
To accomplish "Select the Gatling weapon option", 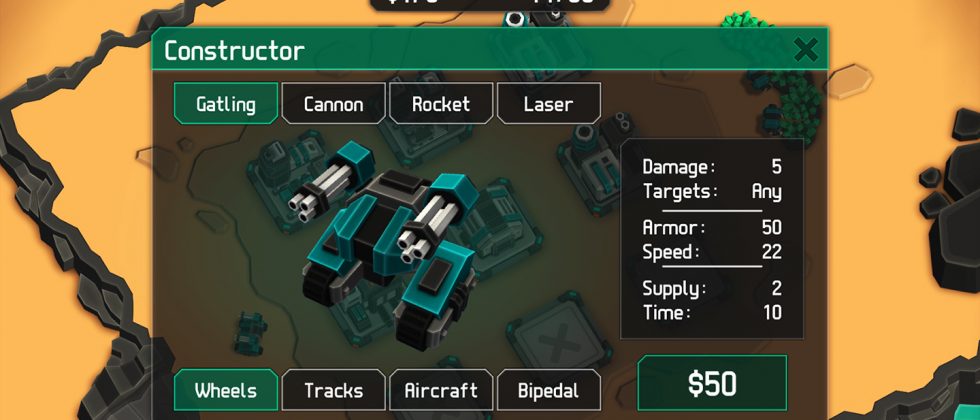I will click(x=226, y=104).
